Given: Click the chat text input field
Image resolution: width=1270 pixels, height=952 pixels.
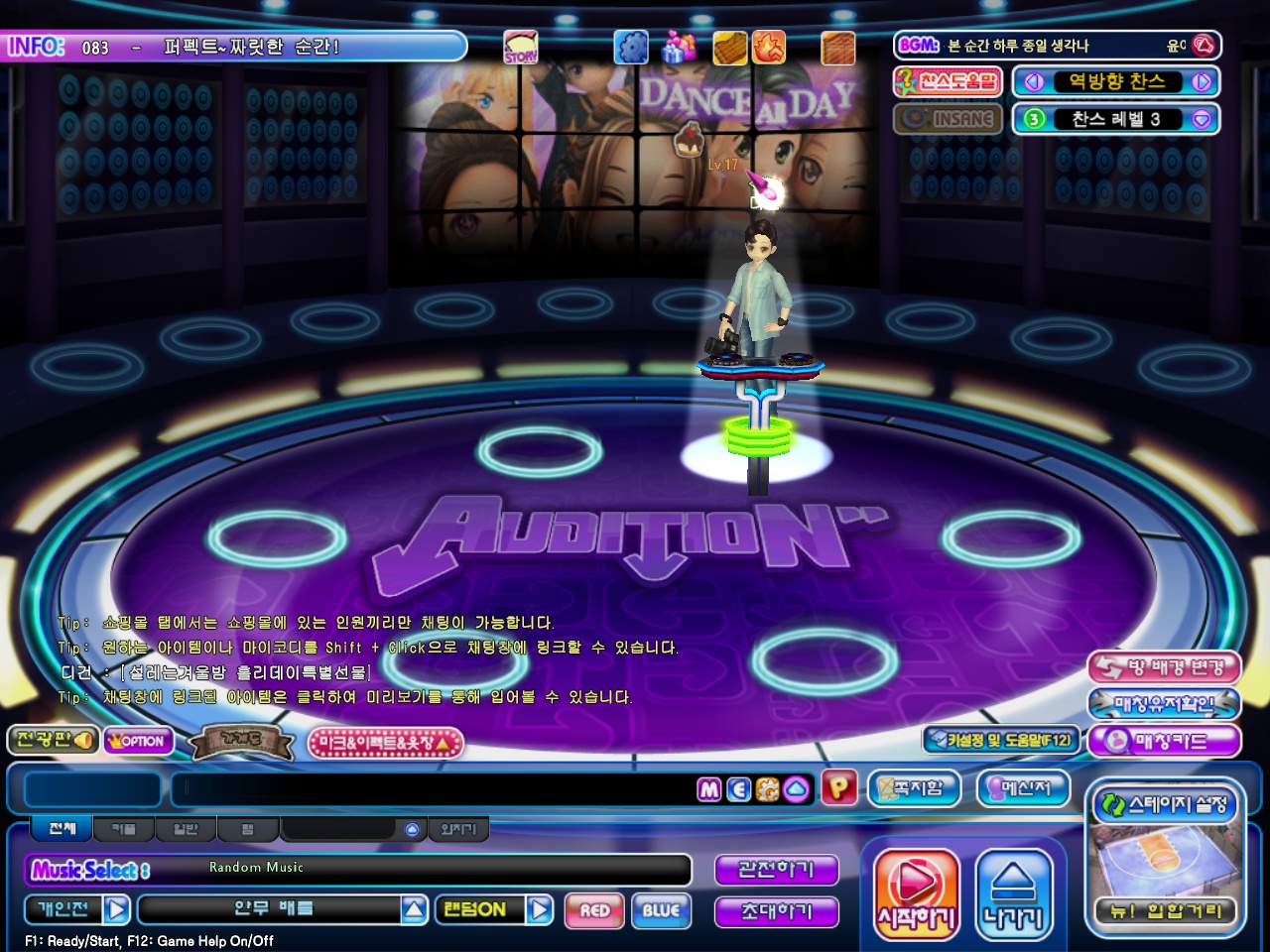Looking at the screenshot, I should pyautogui.click(x=437, y=789).
